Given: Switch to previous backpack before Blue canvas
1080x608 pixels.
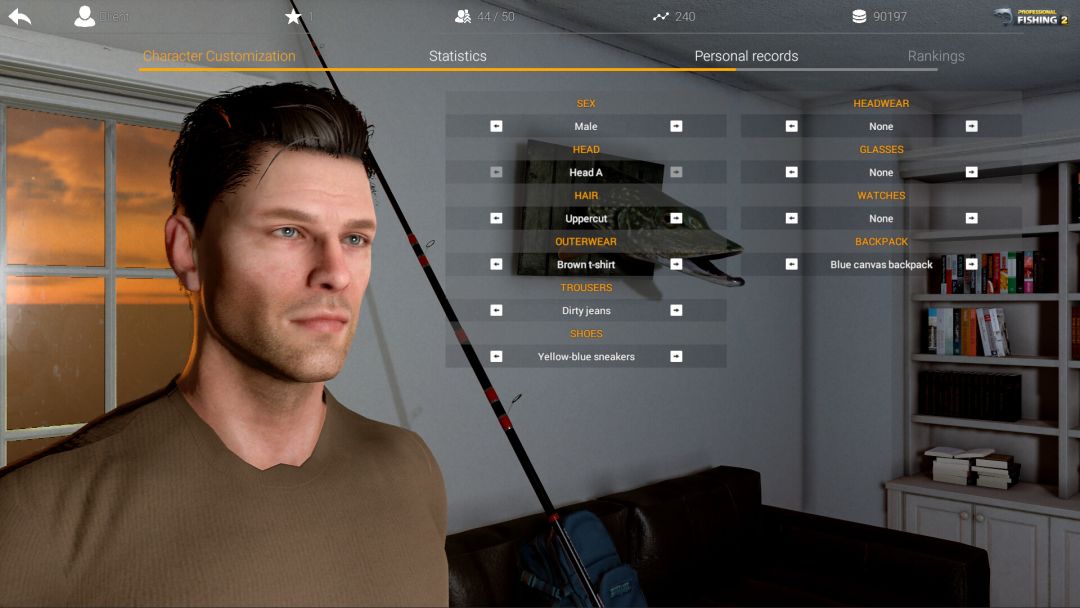Looking at the screenshot, I should [791, 264].
